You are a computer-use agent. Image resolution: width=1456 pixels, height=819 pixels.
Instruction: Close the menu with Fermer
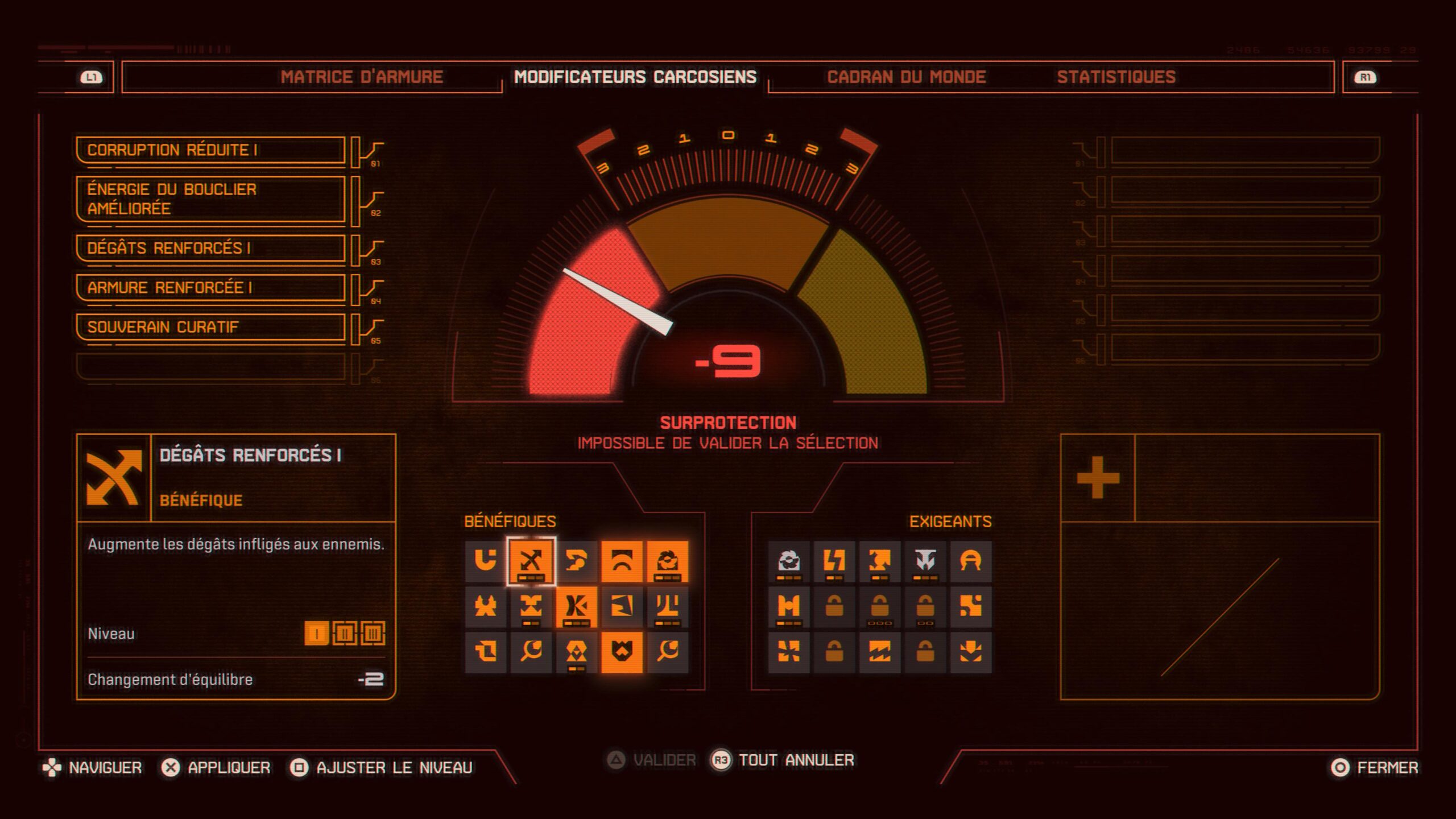[1387, 768]
